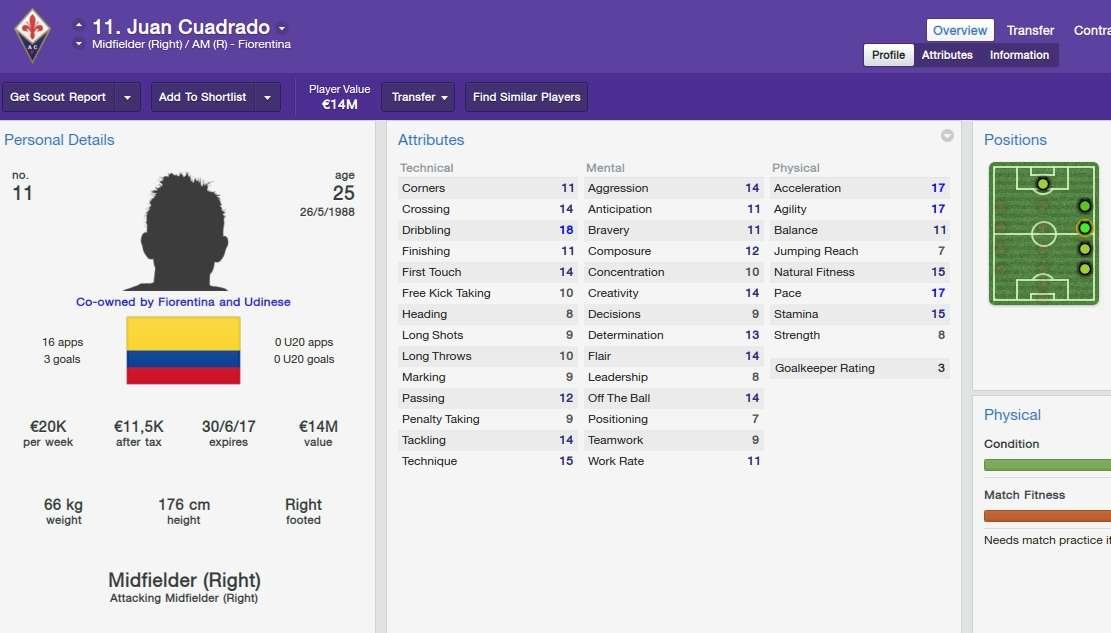Click the Colombia flag
Viewport: 1111px width, 633px height.
point(183,350)
